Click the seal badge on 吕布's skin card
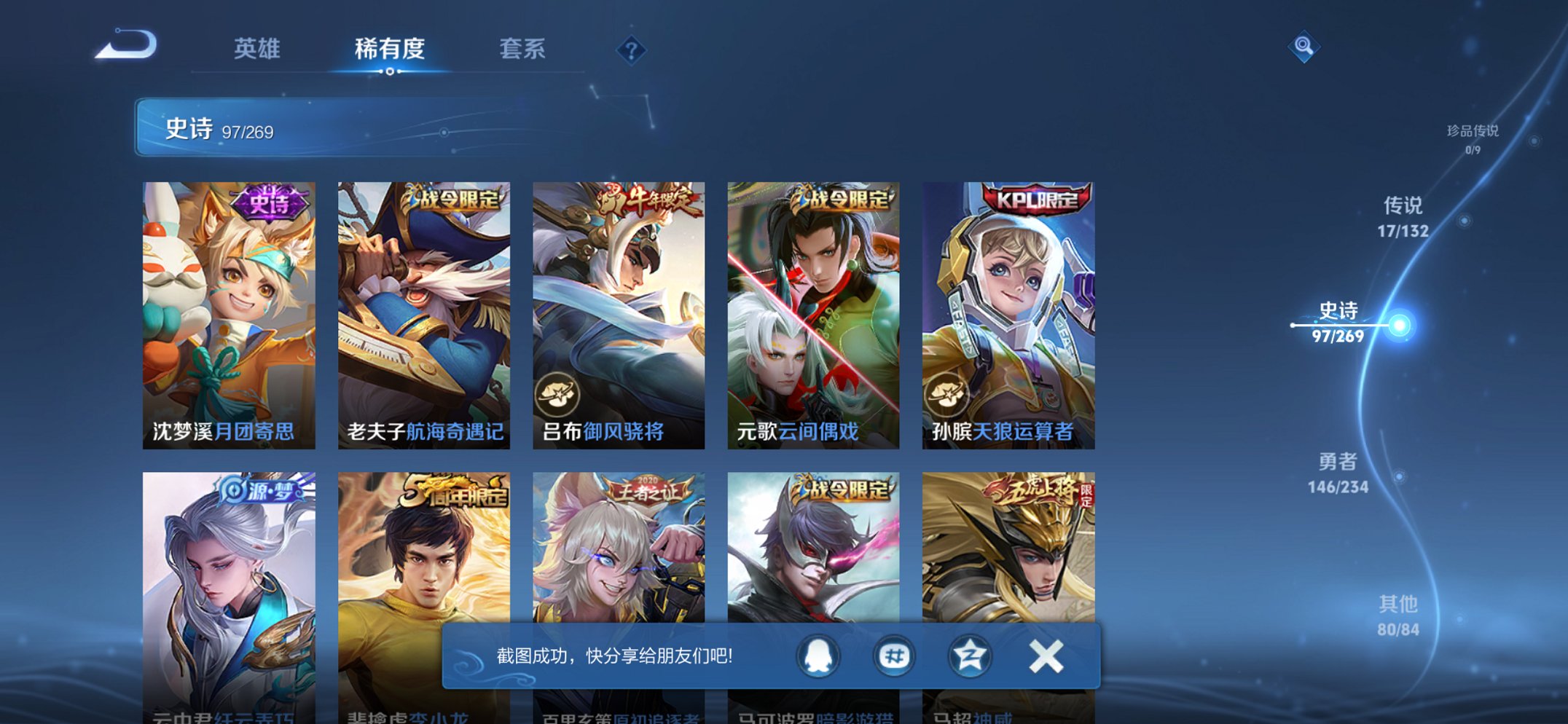Viewport: 1568px width, 724px height. tap(557, 391)
